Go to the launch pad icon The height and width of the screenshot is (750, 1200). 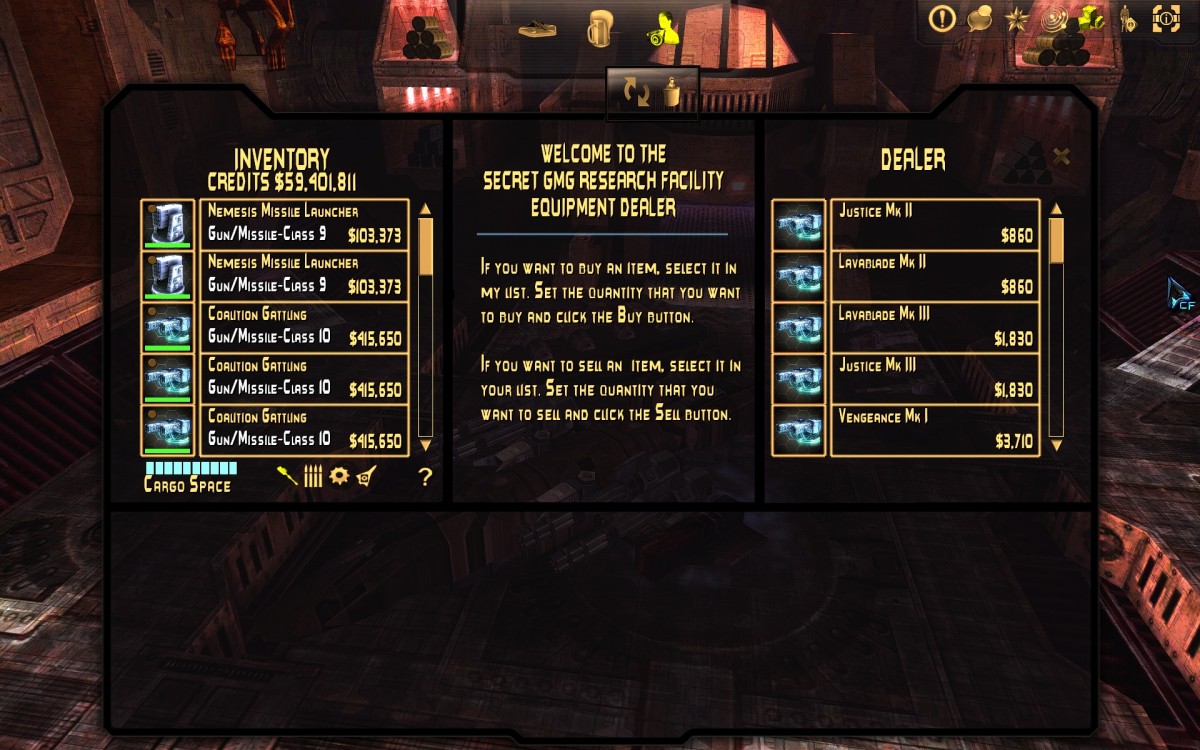click(x=537, y=28)
